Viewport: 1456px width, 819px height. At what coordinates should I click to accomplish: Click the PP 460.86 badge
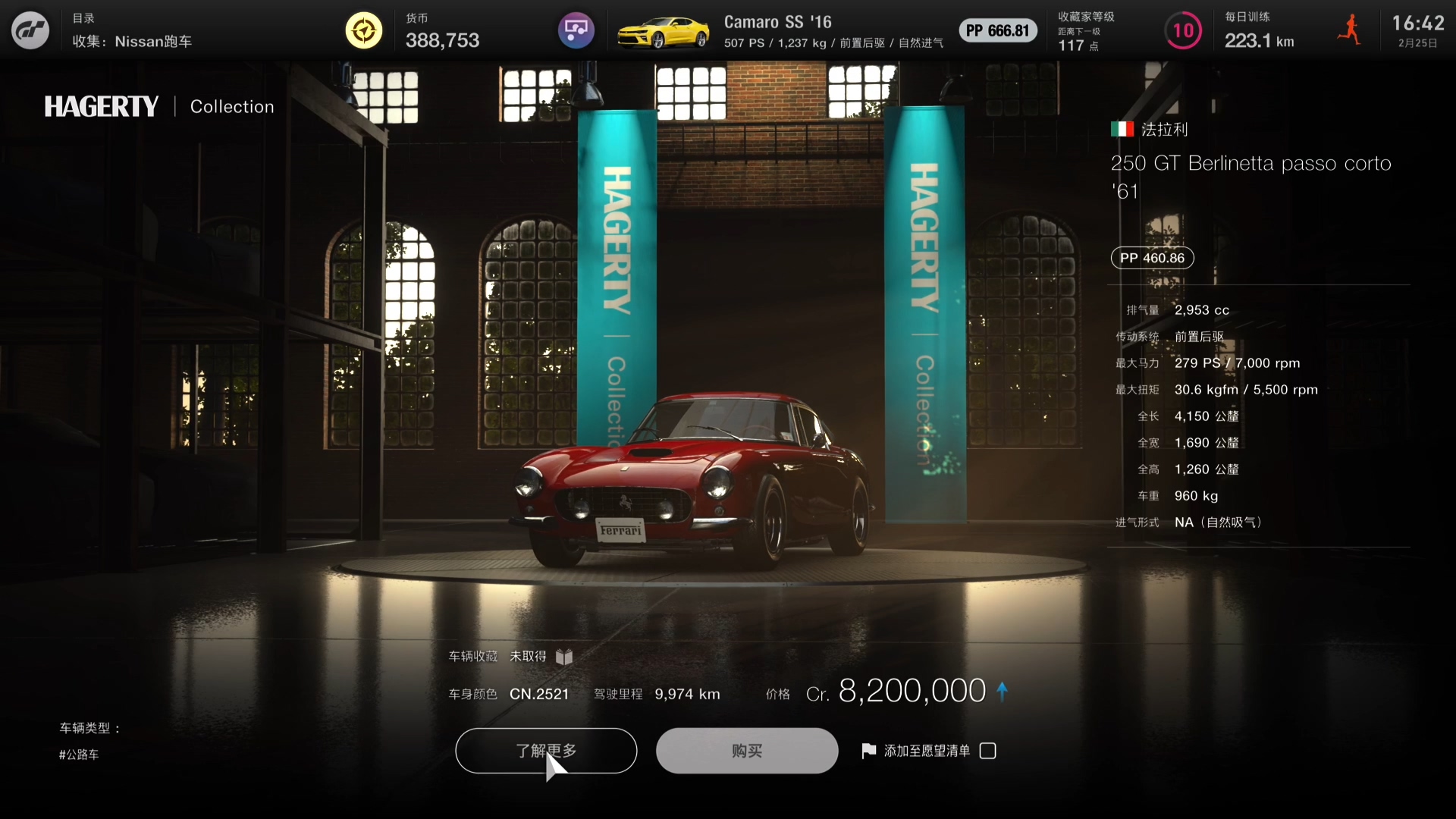point(1151,258)
